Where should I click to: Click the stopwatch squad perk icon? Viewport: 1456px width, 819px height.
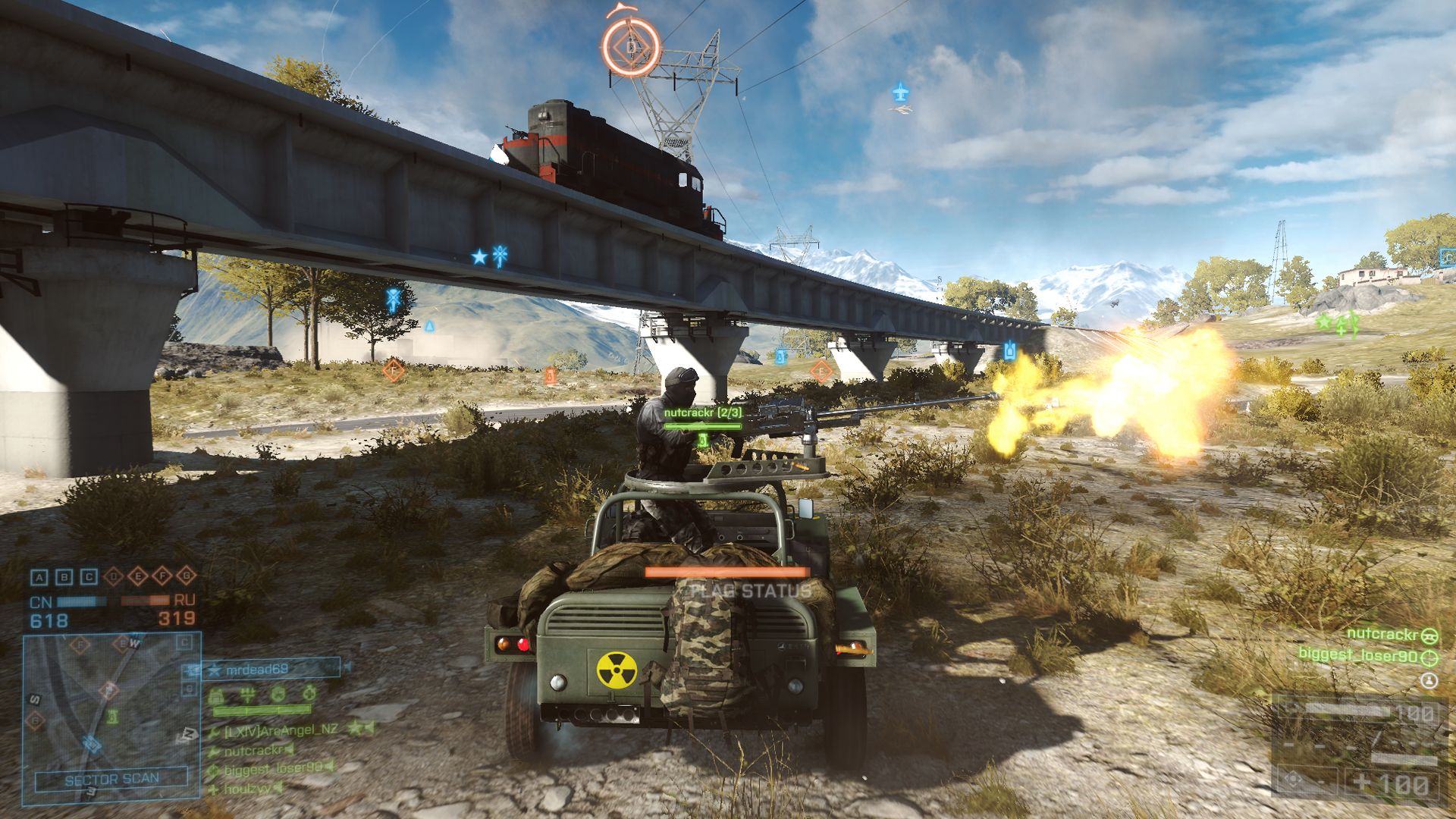309,693
